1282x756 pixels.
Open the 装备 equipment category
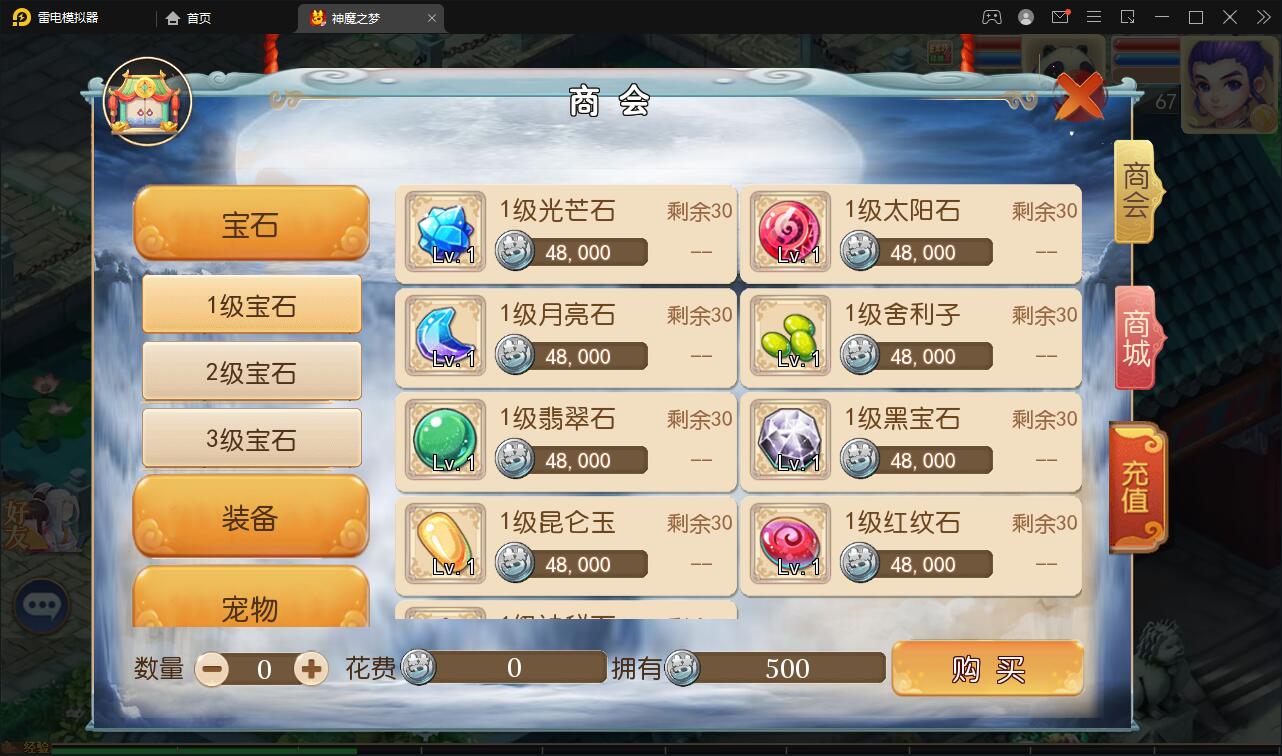251,517
